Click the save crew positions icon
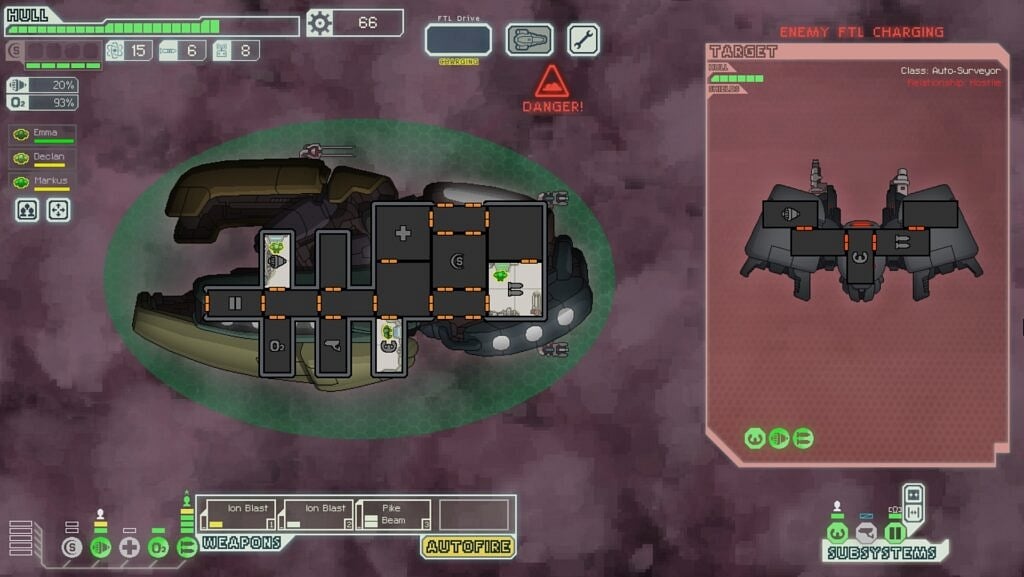This screenshot has width=1024, height=577. (x=27, y=210)
